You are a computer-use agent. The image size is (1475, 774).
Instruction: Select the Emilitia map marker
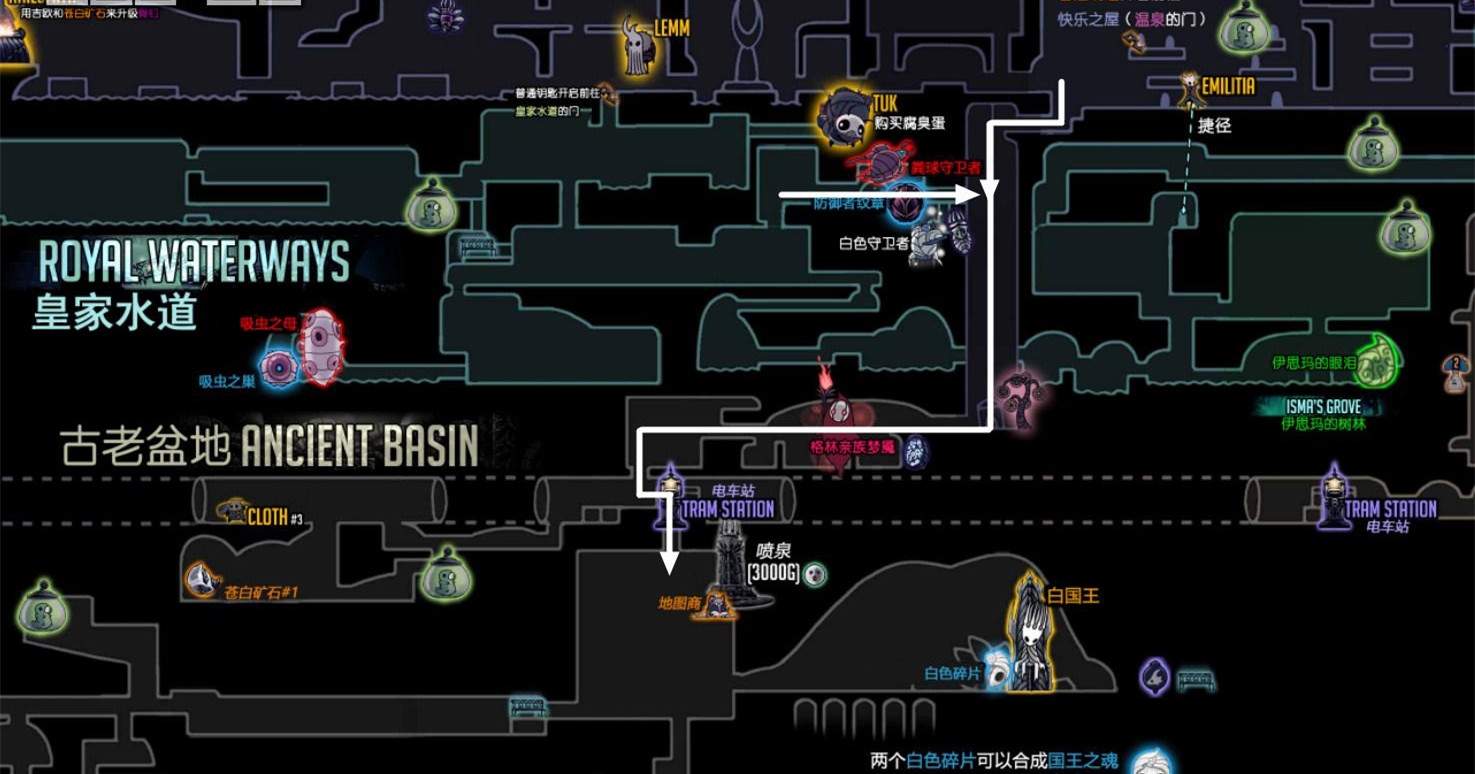point(1190,88)
